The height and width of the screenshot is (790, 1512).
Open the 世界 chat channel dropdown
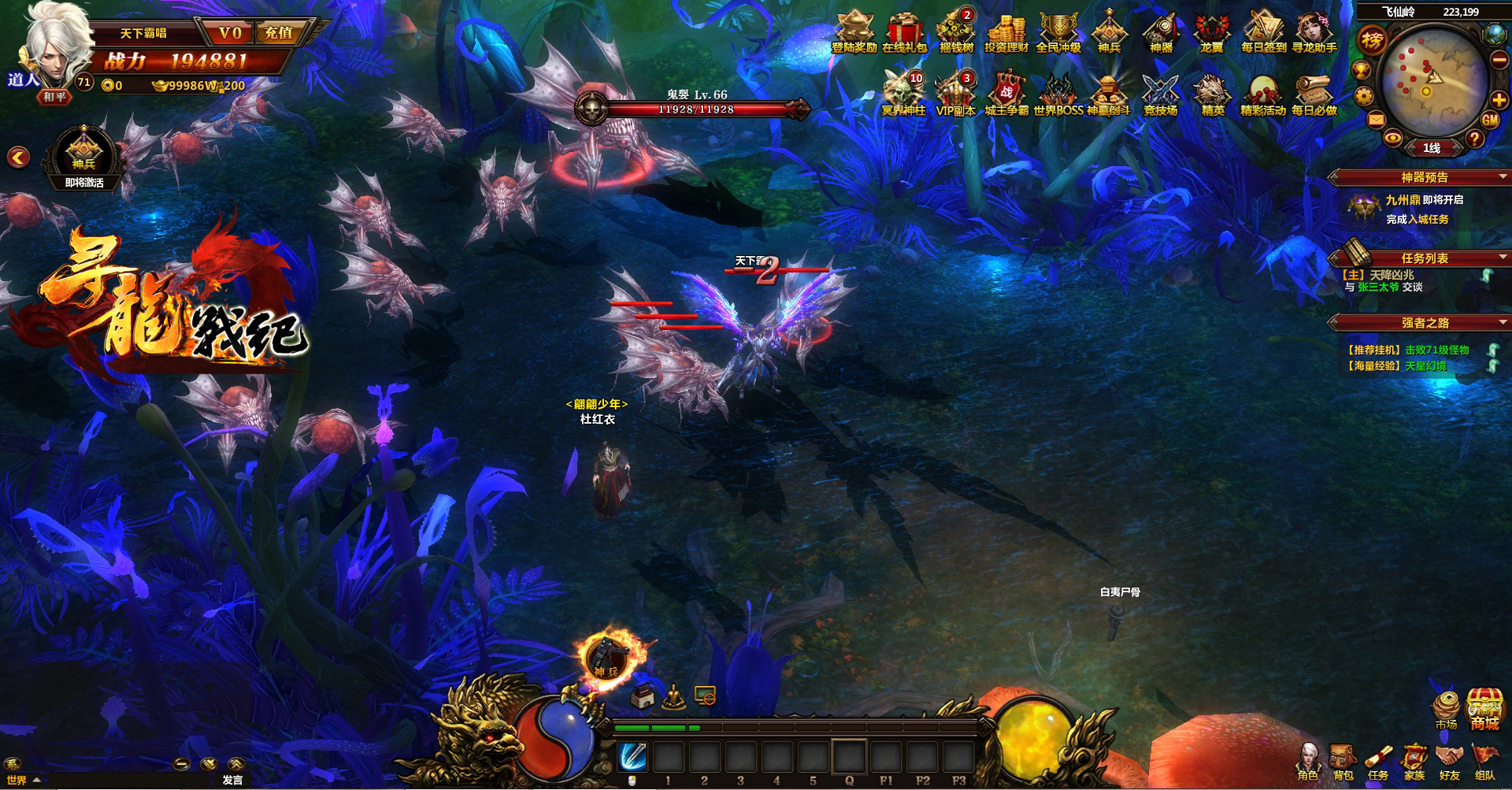pyautogui.click(x=22, y=780)
